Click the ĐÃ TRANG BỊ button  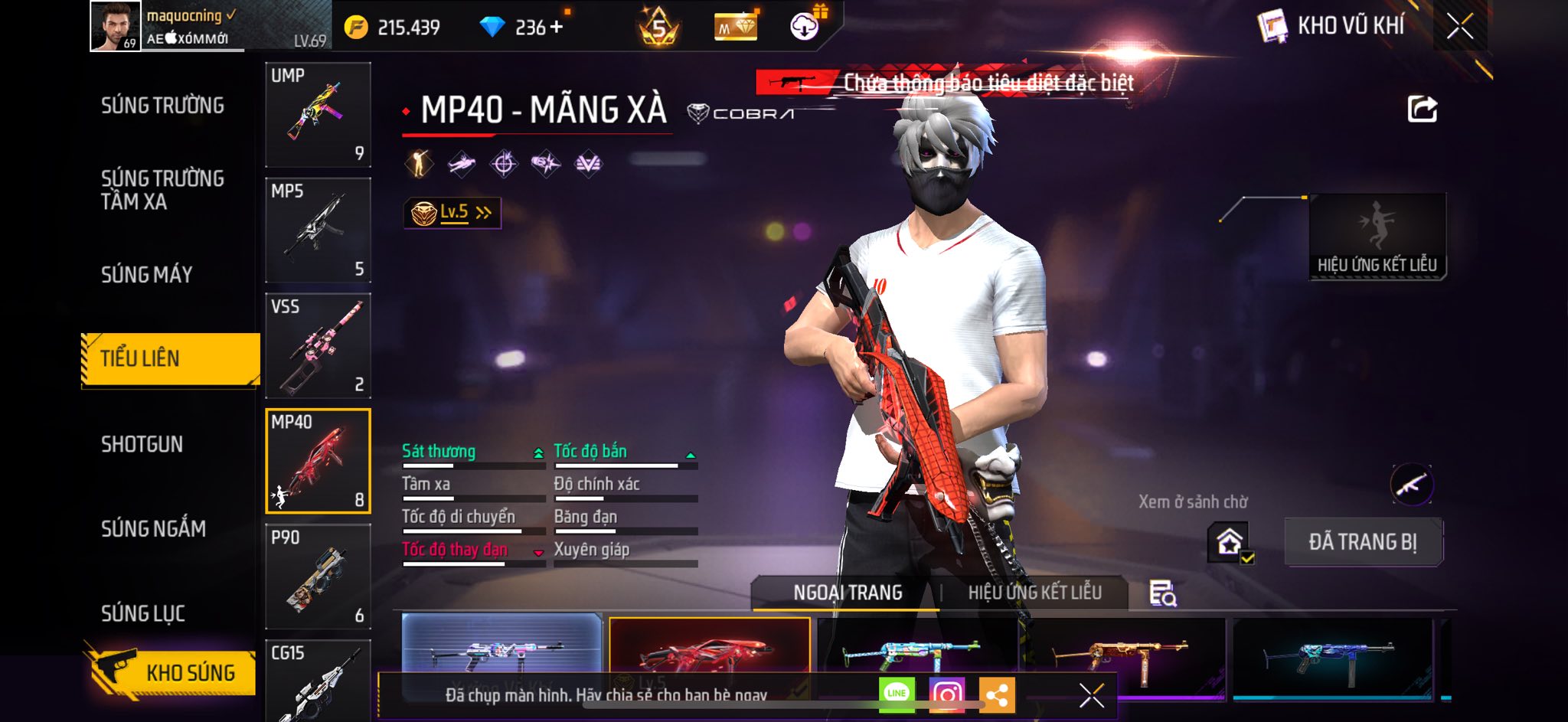[x=1363, y=541]
